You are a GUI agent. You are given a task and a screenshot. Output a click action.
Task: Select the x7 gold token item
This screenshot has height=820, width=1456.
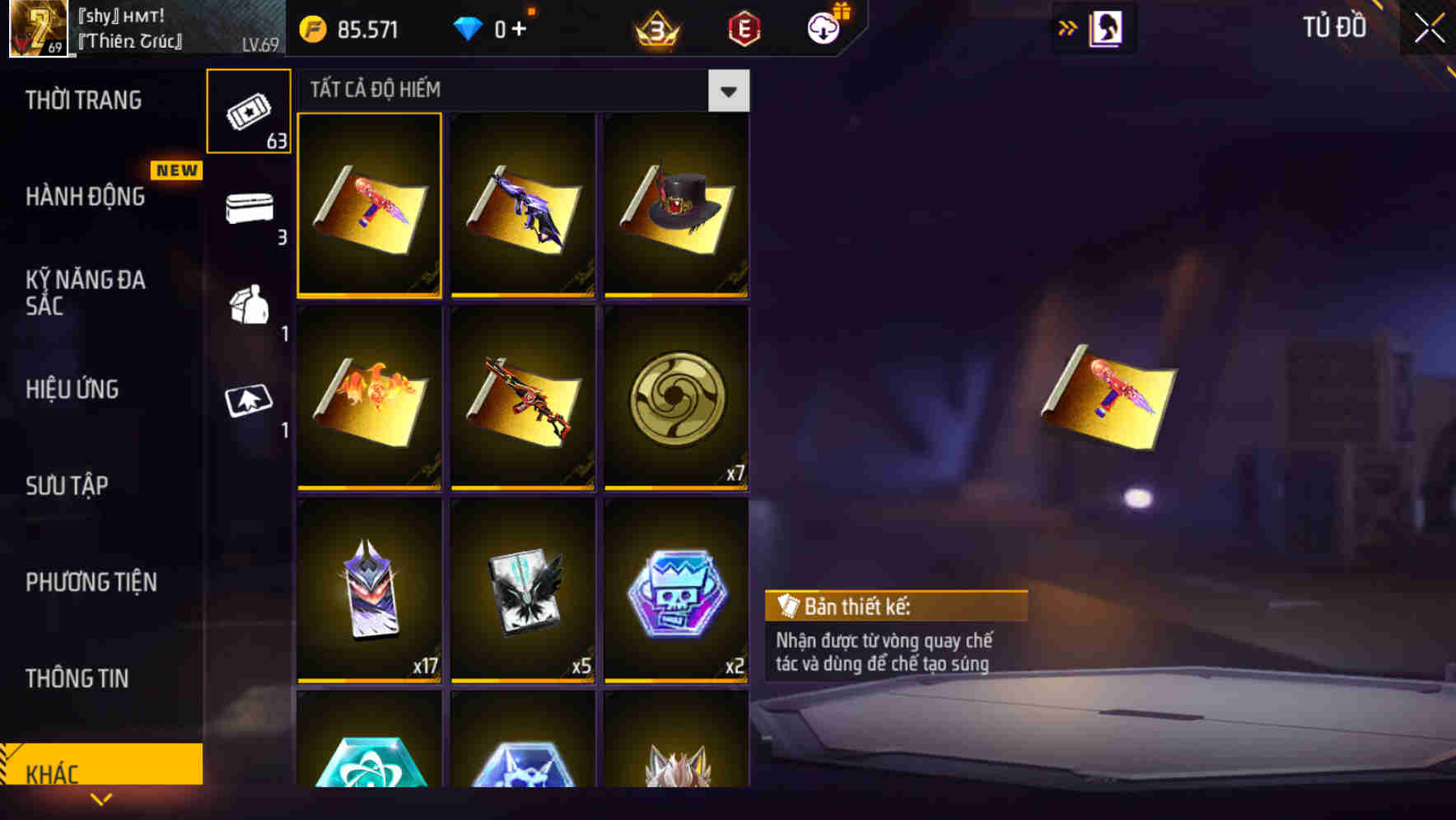tap(677, 399)
